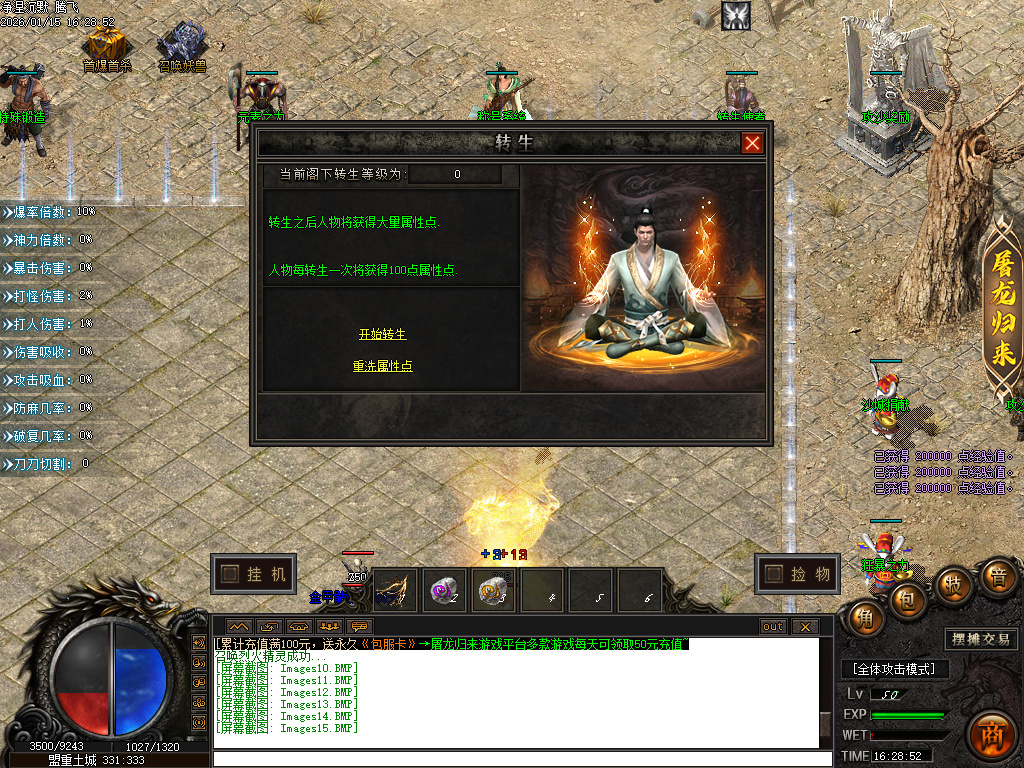Open the 召唤妖兽 summon beast icon
The width and height of the screenshot is (1024, 768).
183,44
